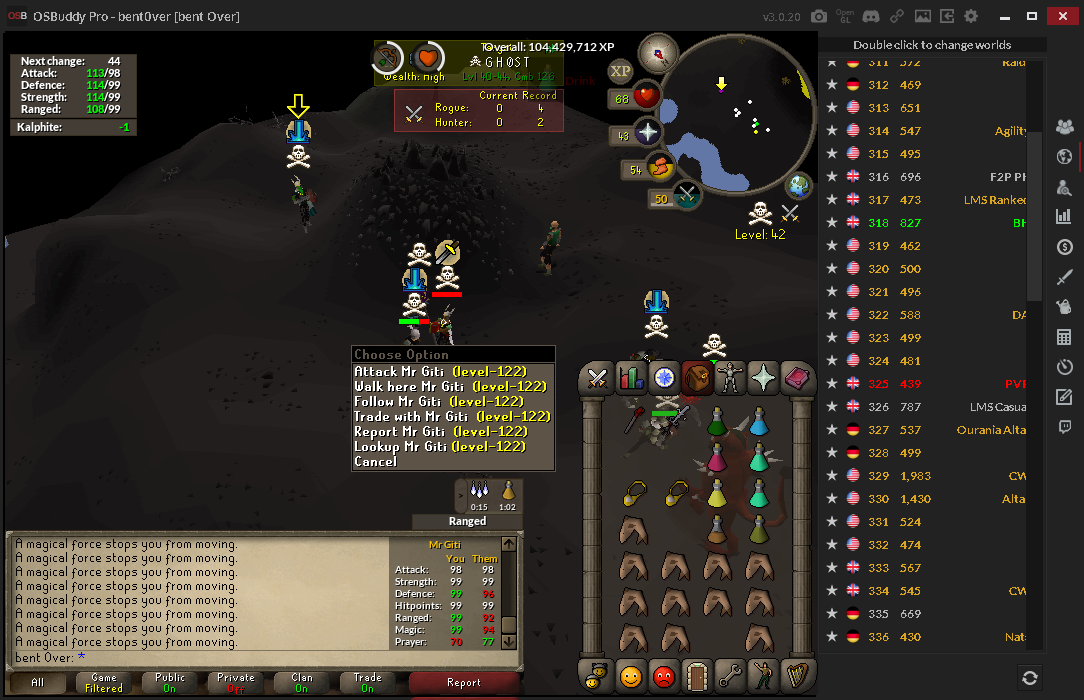Open the Clan chat tab
The width and height of the screenshot is (1084, 700).
(302, 683)
